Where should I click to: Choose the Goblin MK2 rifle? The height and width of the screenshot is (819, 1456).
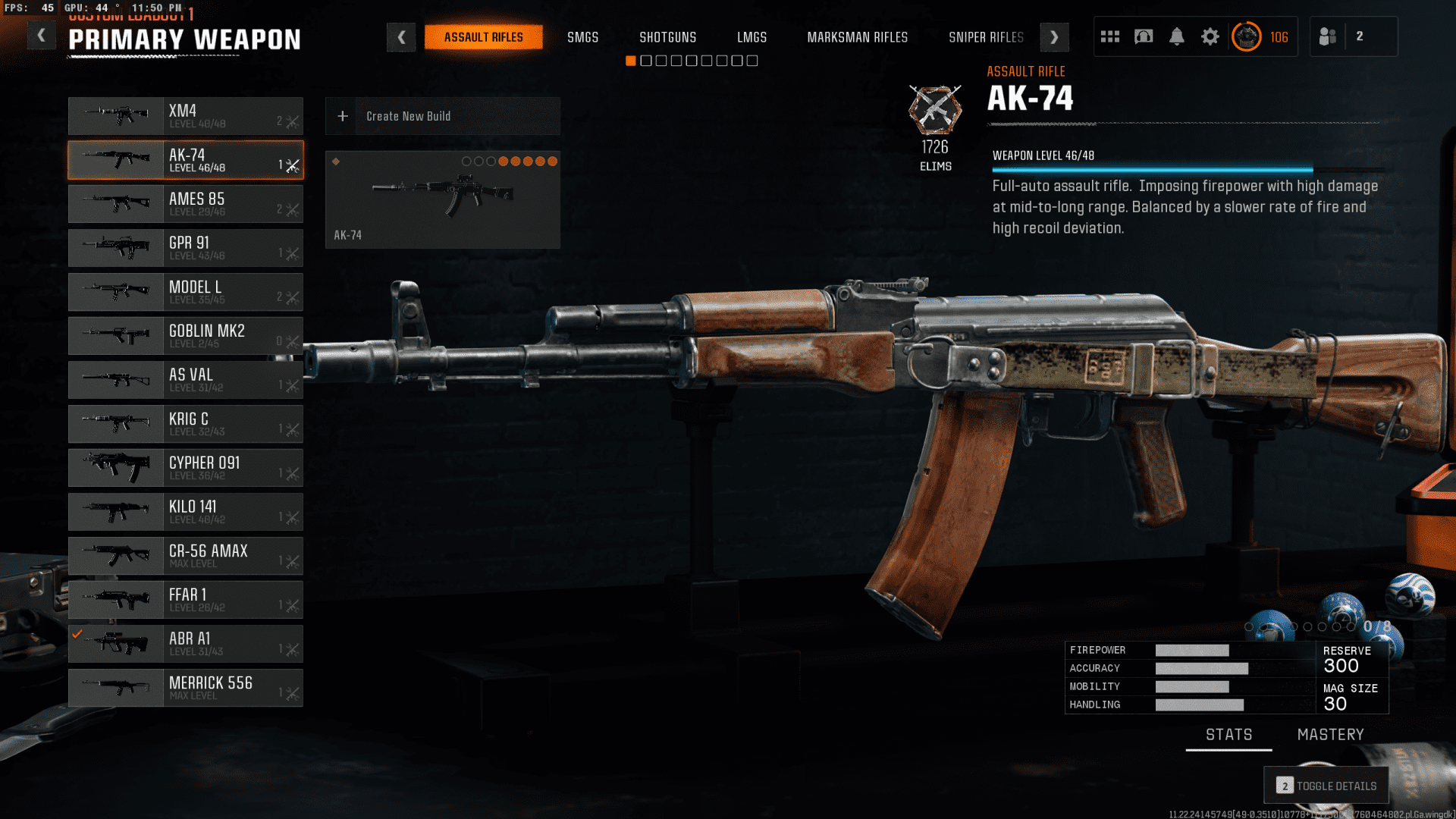click(x=186, y=336)
